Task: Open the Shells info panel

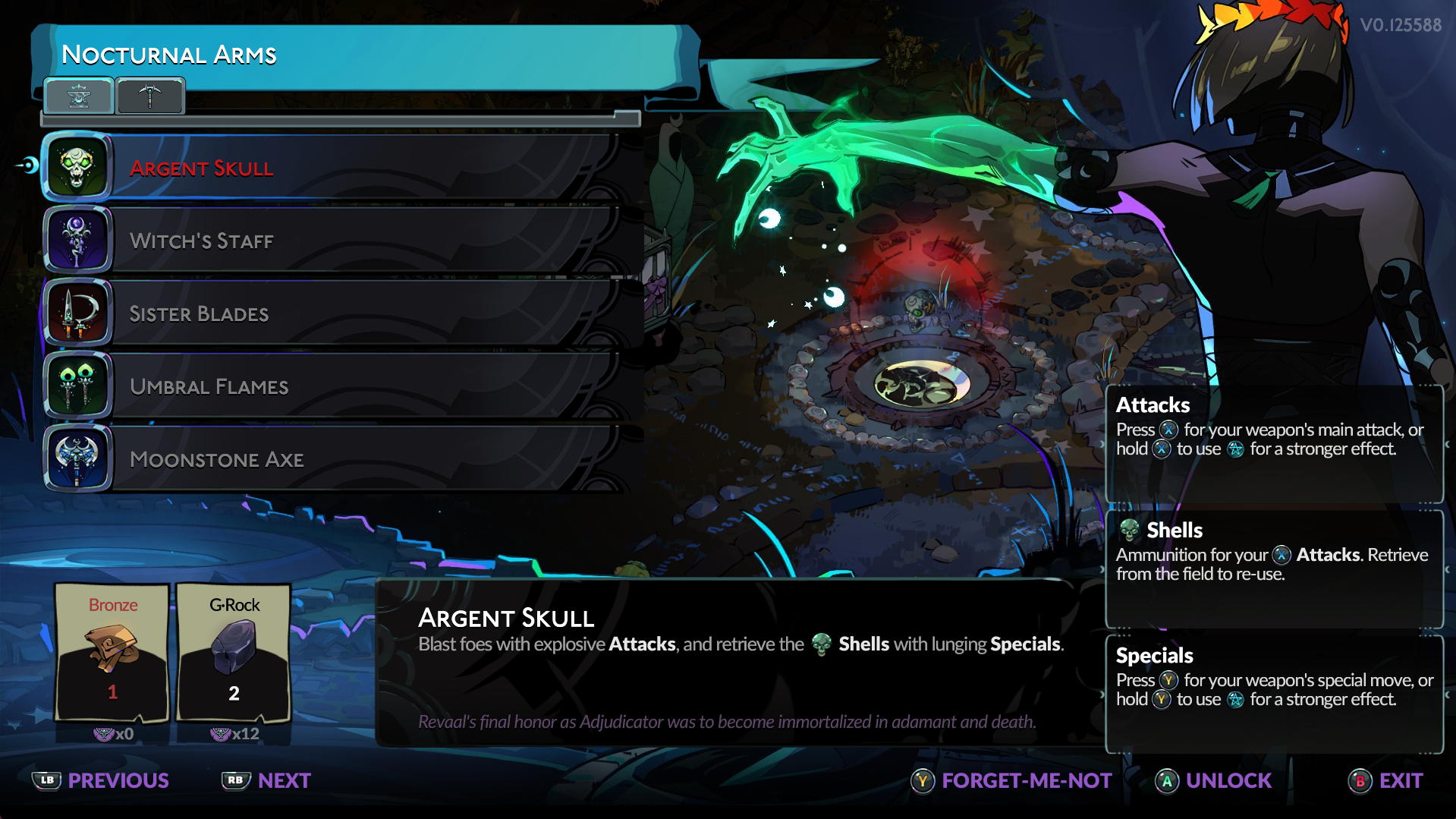Action: [x=1274, y=569]
